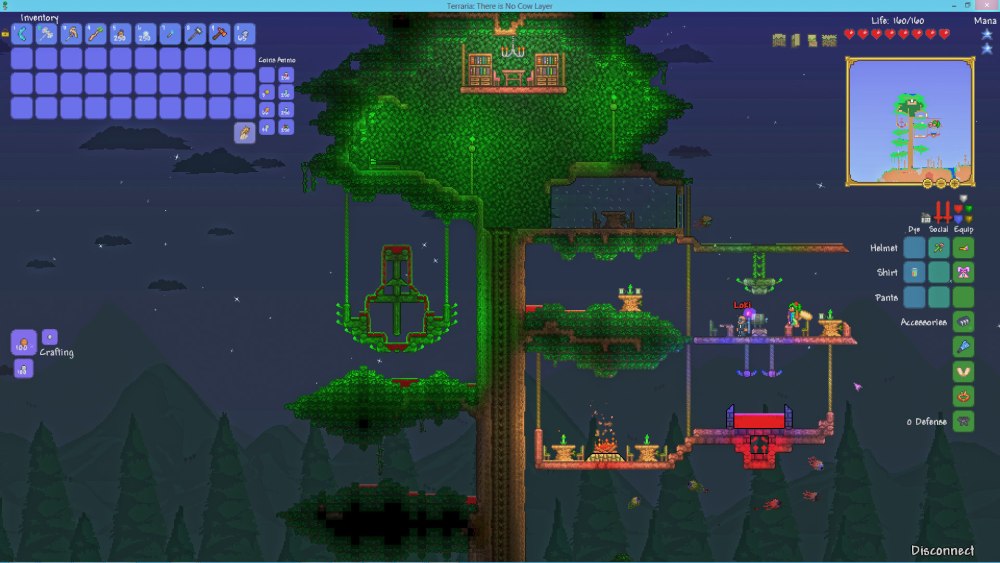Click the Disconnect button

pyautogui.click(x=942, y=550)
